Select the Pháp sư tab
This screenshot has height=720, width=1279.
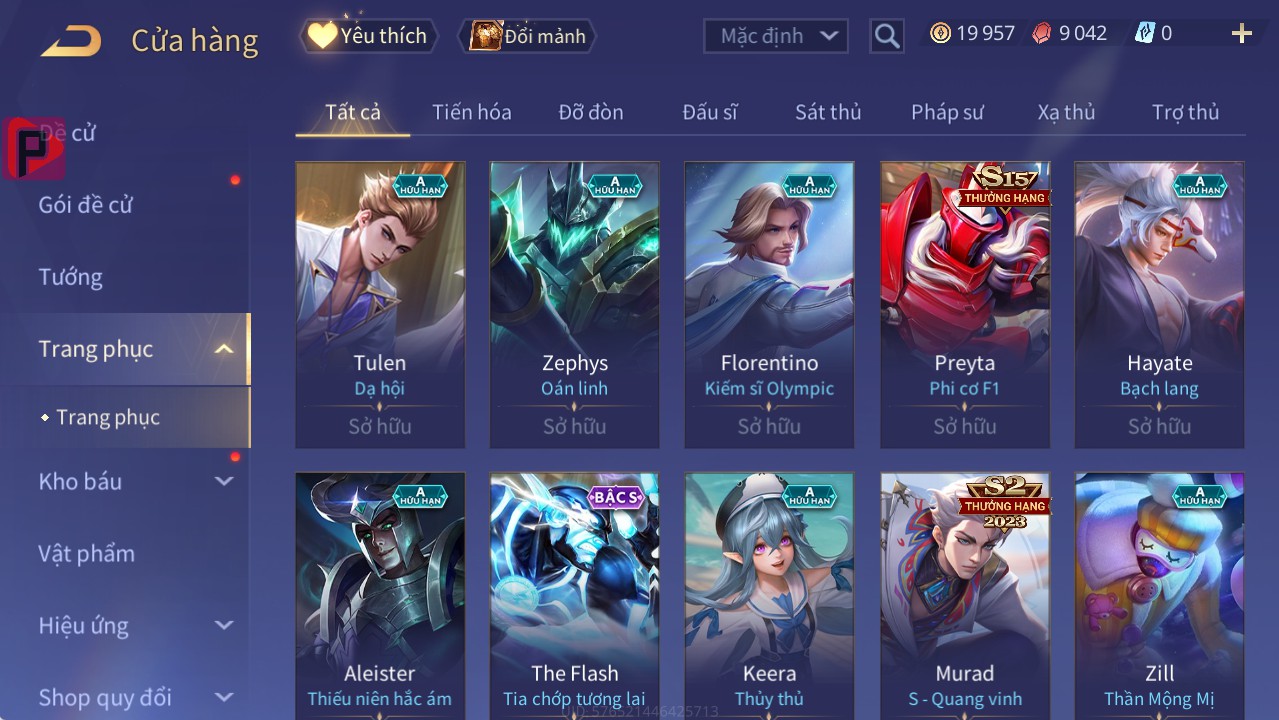point(947,112)
